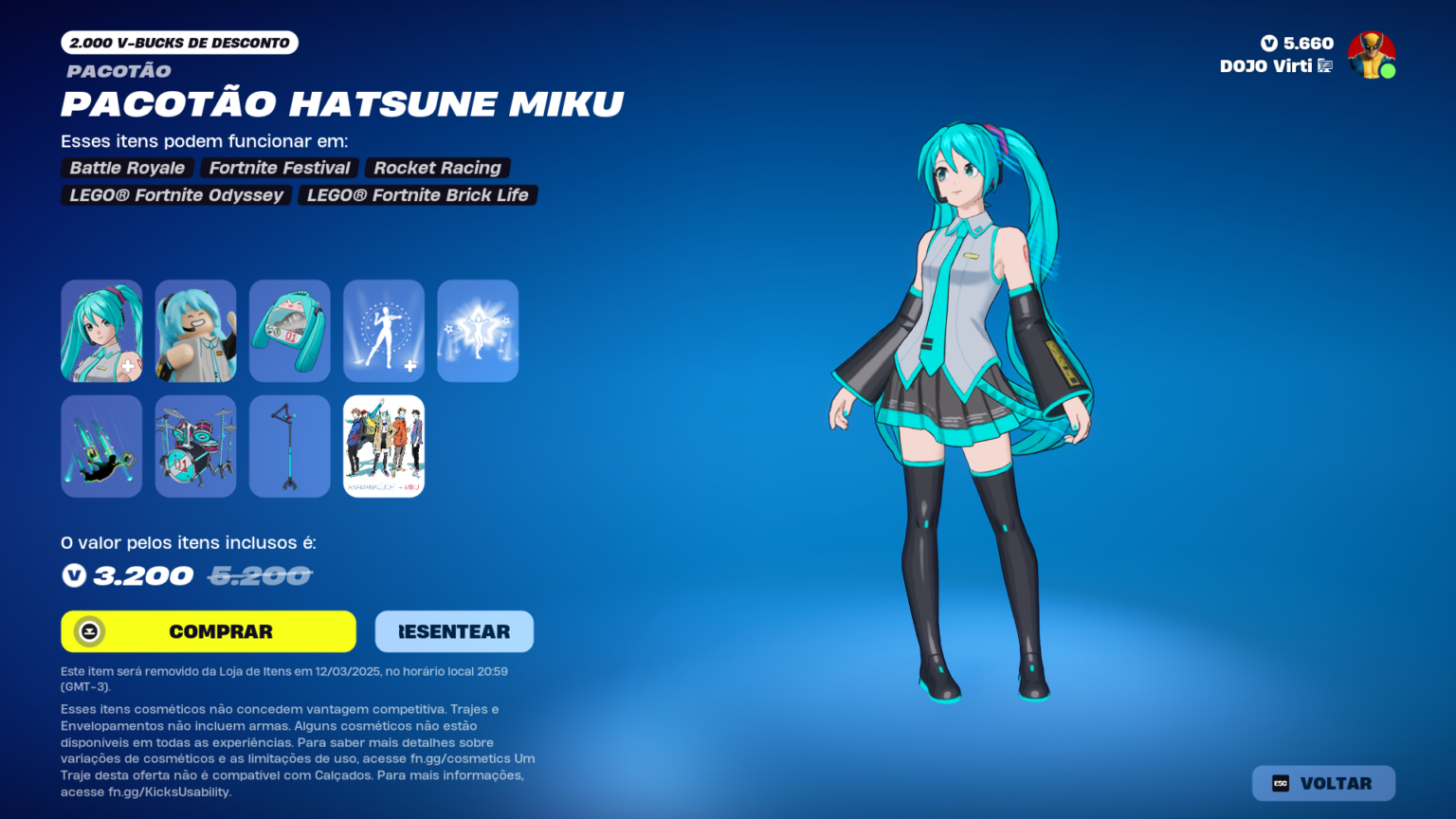
Task: Select the Battle Royale tag
Action: click(126, 168)
